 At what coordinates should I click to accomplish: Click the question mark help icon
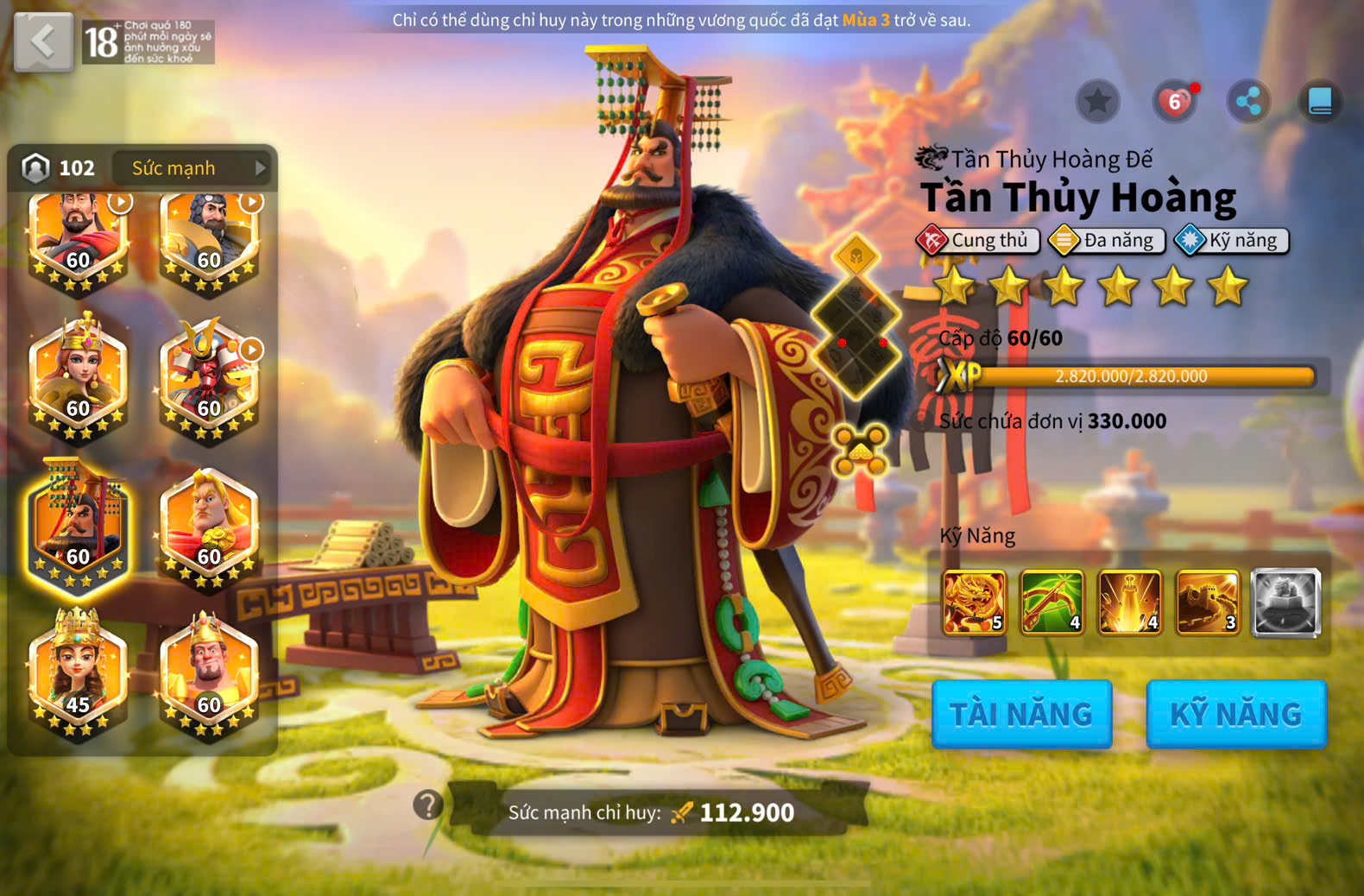(428, 805)
